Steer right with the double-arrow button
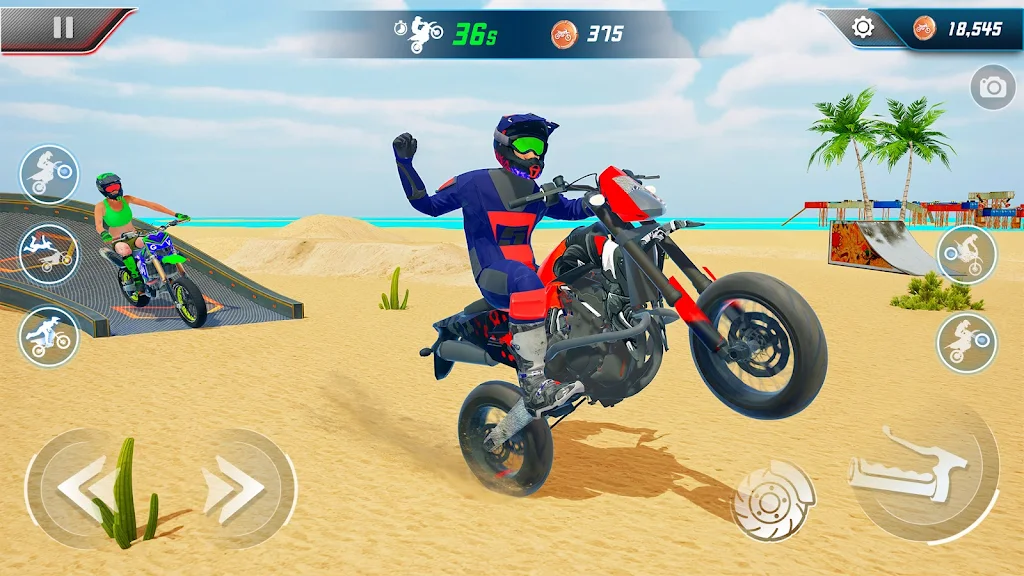Image resolution: width=1024 pixels, height=576 pixels. [235, 487]
